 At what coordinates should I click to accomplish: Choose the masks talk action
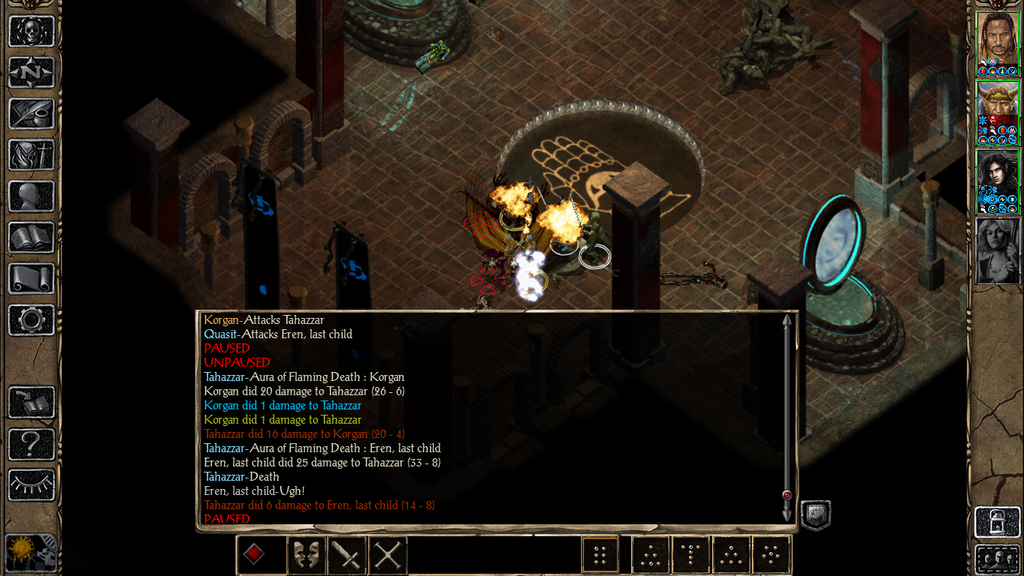point(305,554)
